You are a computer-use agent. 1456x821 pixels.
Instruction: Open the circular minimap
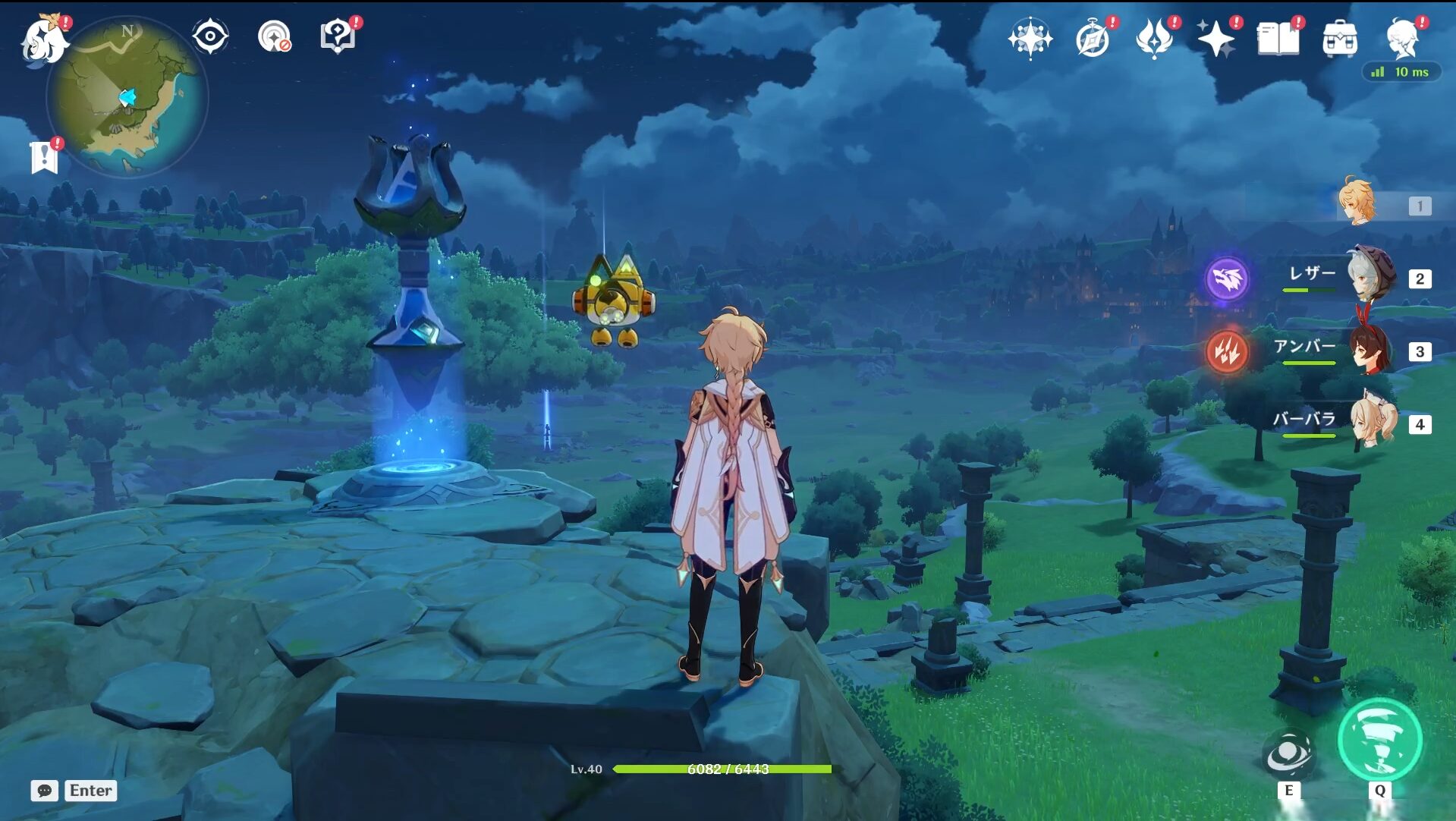[x=127, y=97]
